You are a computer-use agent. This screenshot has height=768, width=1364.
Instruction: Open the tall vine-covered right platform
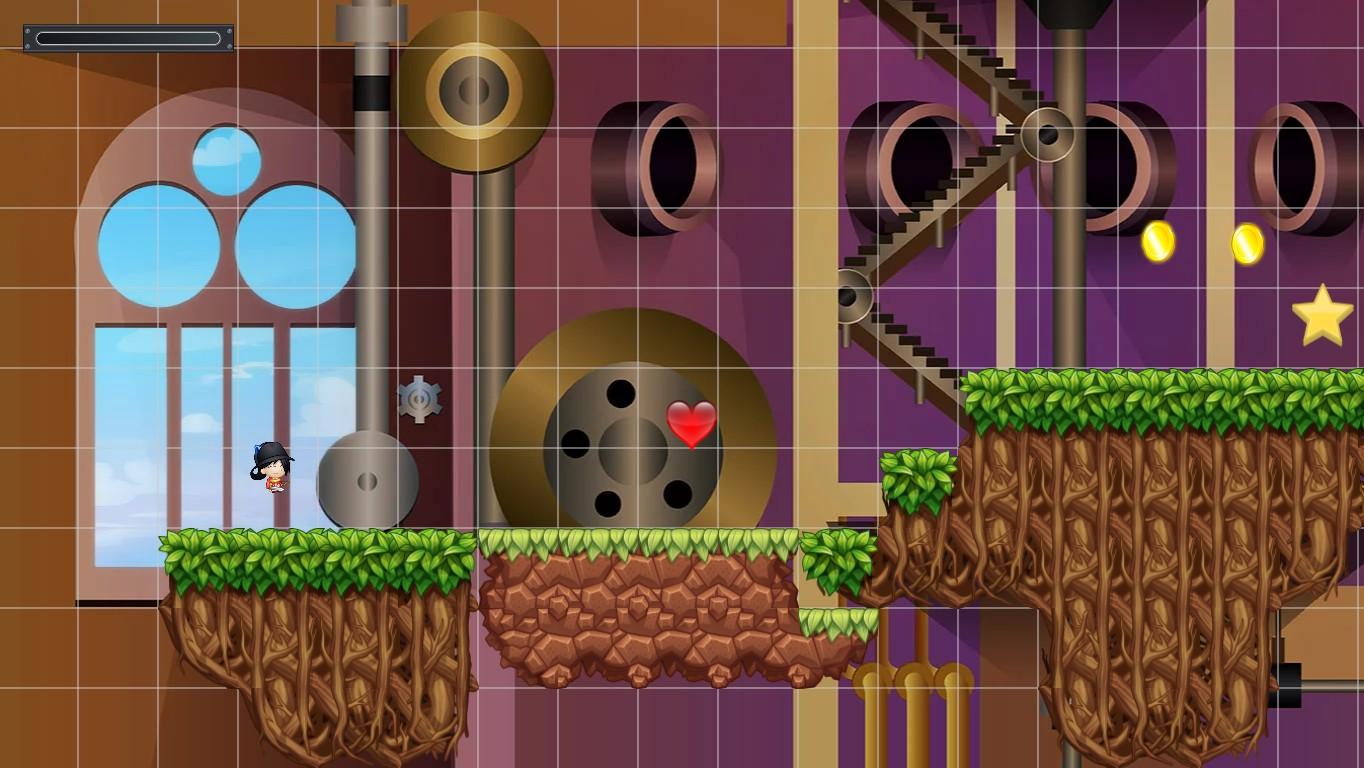click(x=1120, y=550)
